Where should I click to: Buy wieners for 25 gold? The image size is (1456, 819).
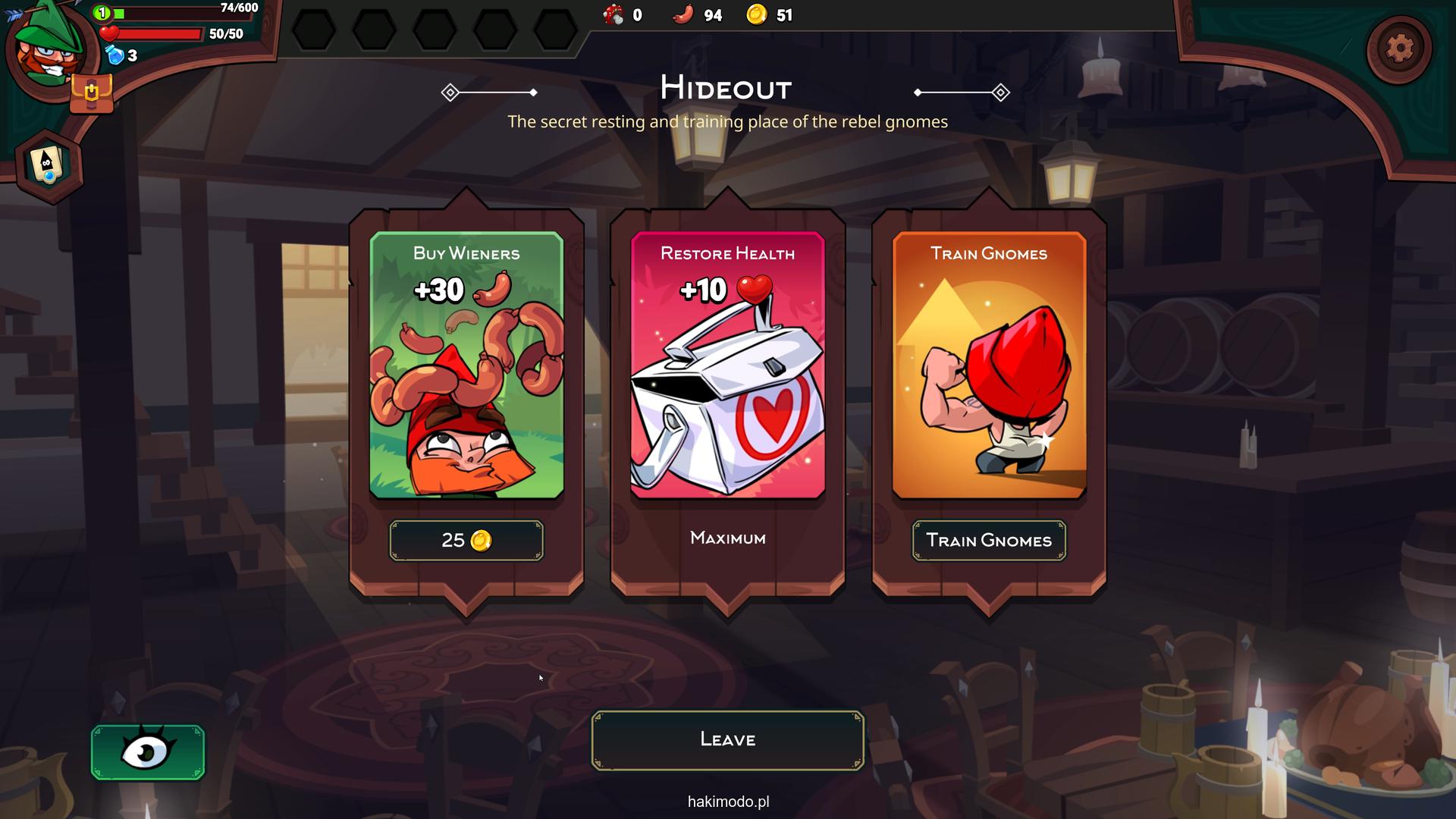pos(466,540)
